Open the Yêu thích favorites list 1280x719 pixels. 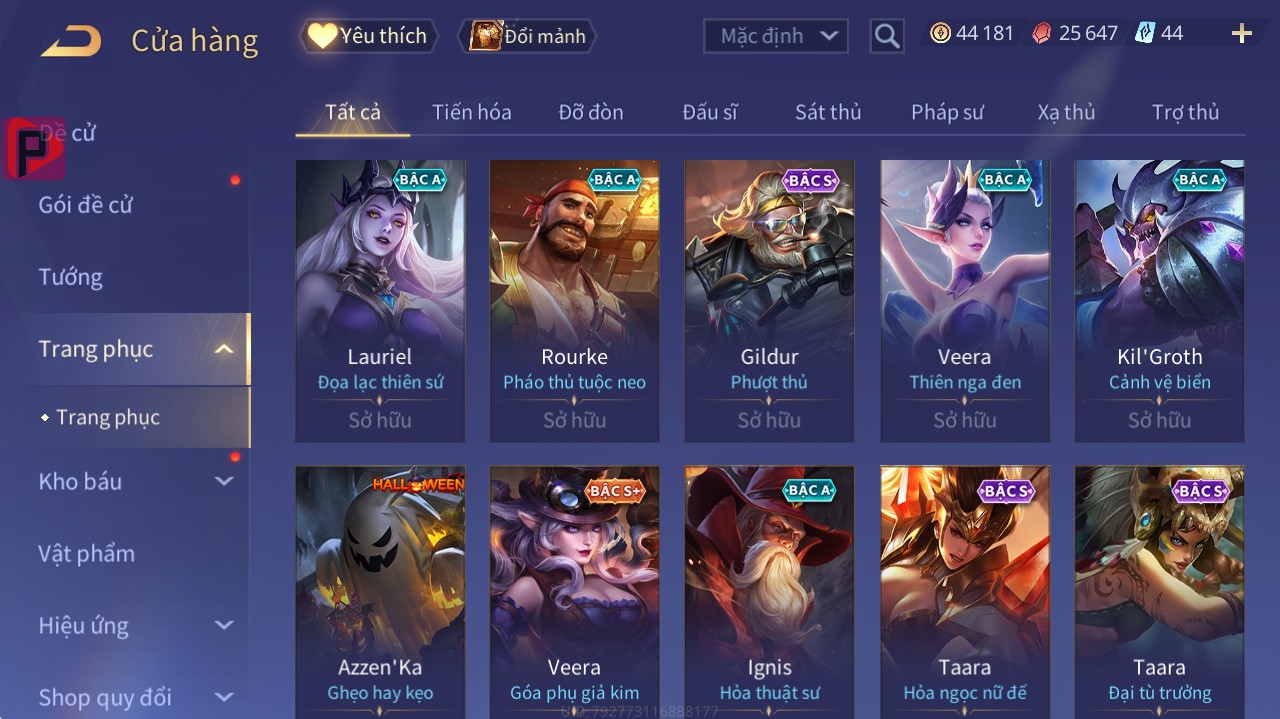(369, 36)
